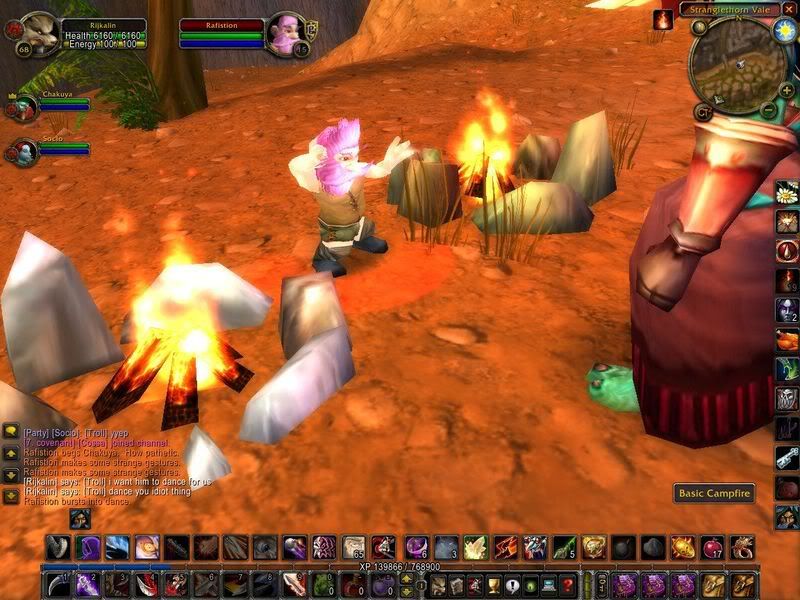Click the campfire buff icon

coord(663,18)
